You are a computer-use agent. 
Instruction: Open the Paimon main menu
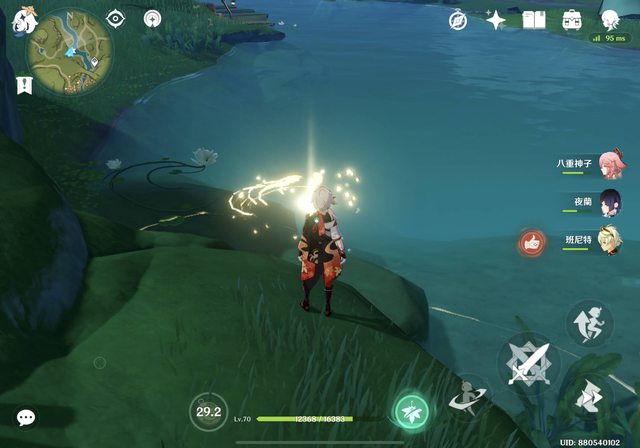click(18, 20)
